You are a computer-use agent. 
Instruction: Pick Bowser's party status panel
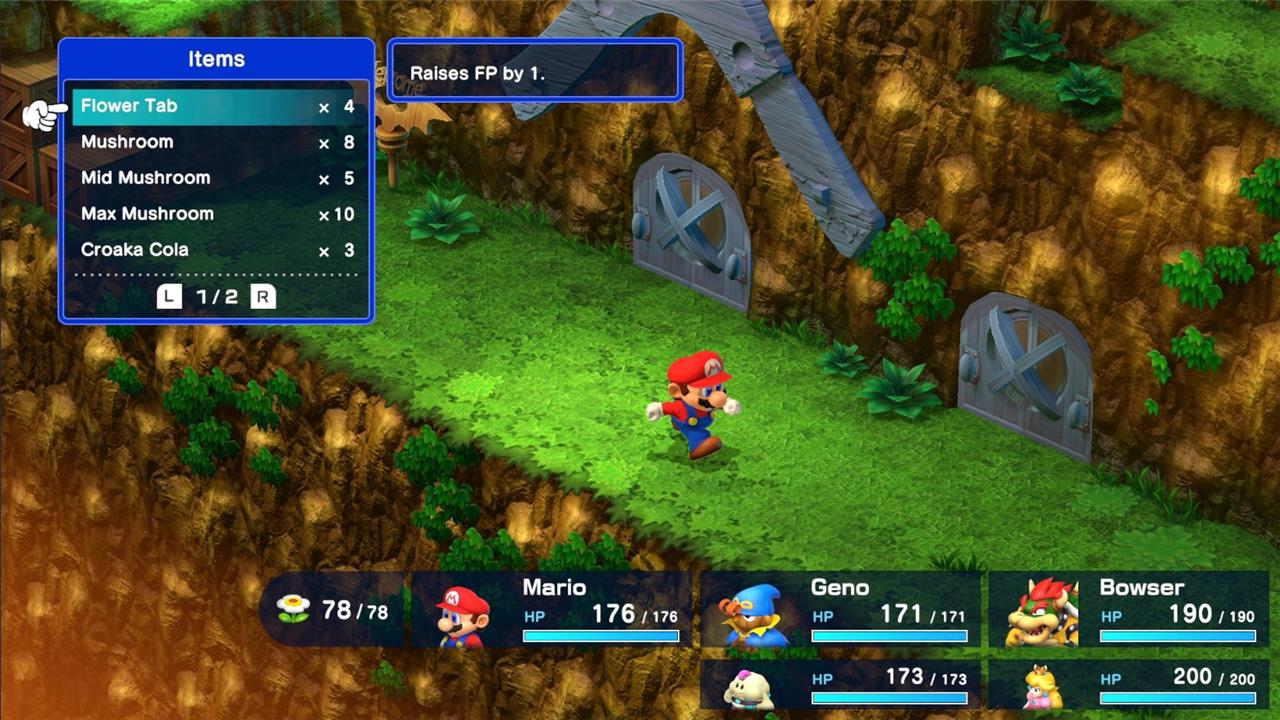coord(1128,609)
